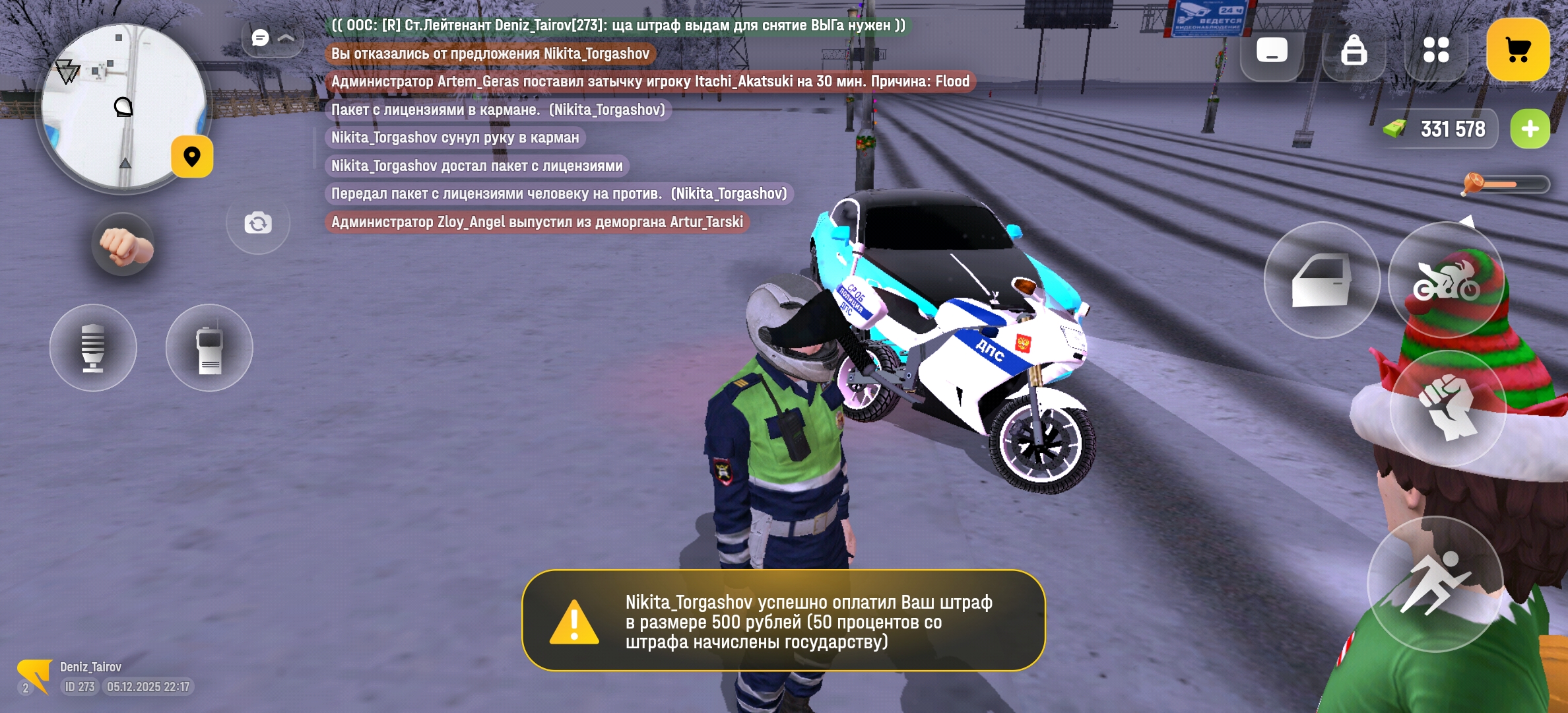Image resolution: width=1568 pixels, height=713 pixels.
Task: Tap the car door button
Action: (1322, 281)
